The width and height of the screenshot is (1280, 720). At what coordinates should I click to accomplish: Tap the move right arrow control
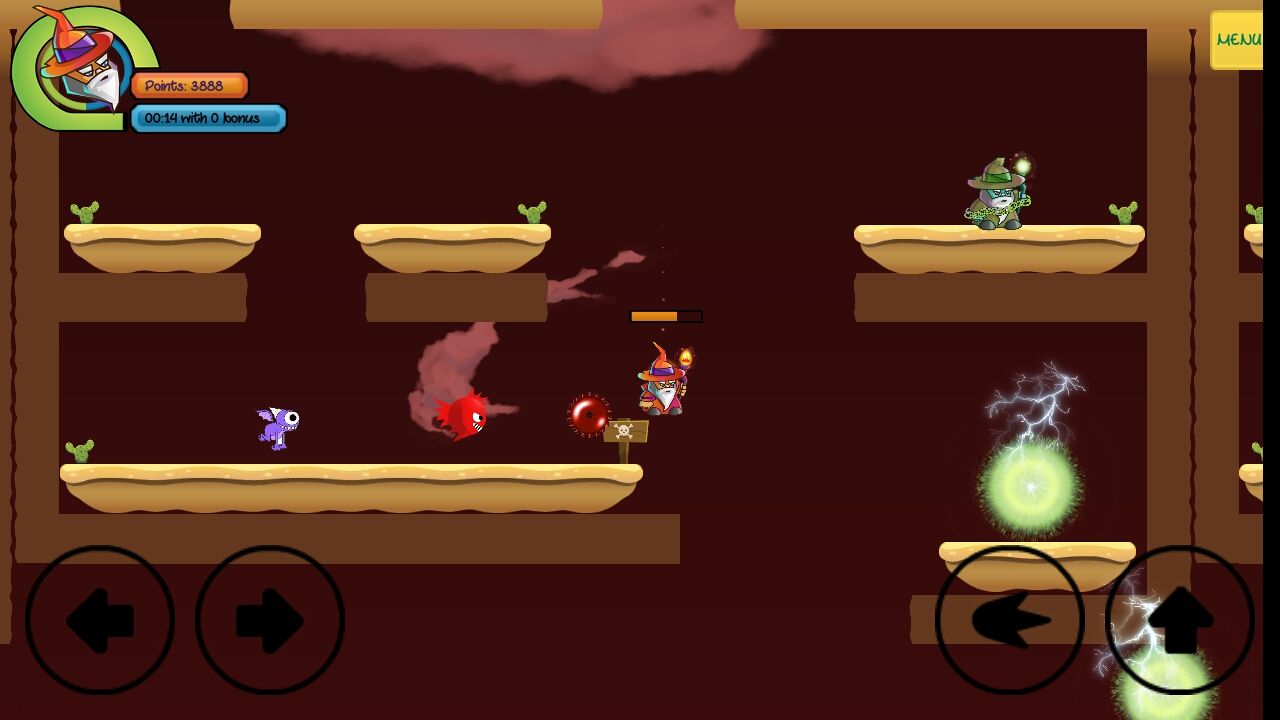coord(270,620)
